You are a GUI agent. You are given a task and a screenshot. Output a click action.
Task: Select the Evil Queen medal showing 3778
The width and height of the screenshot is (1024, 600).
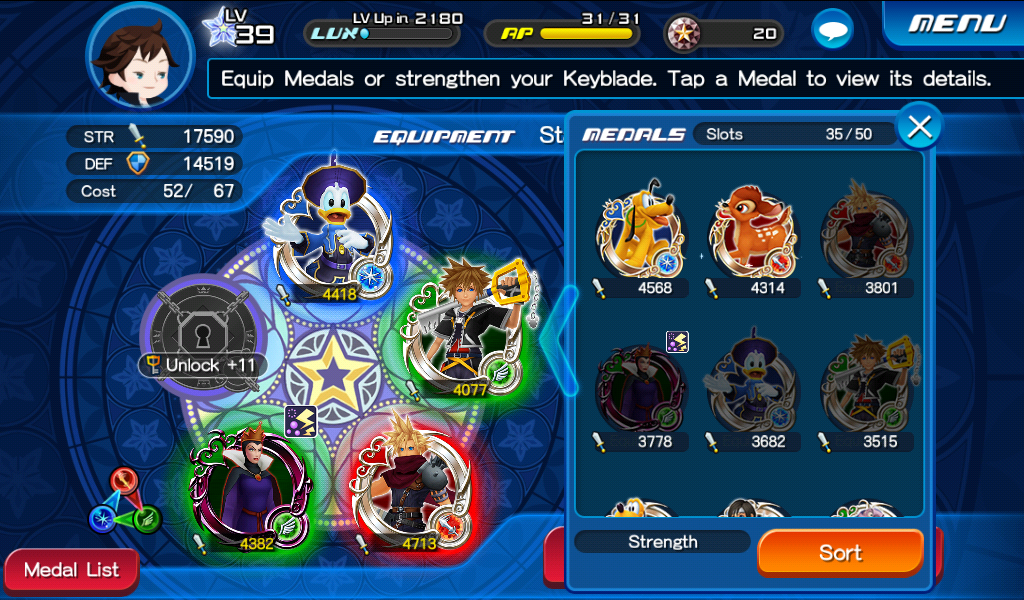639,390
